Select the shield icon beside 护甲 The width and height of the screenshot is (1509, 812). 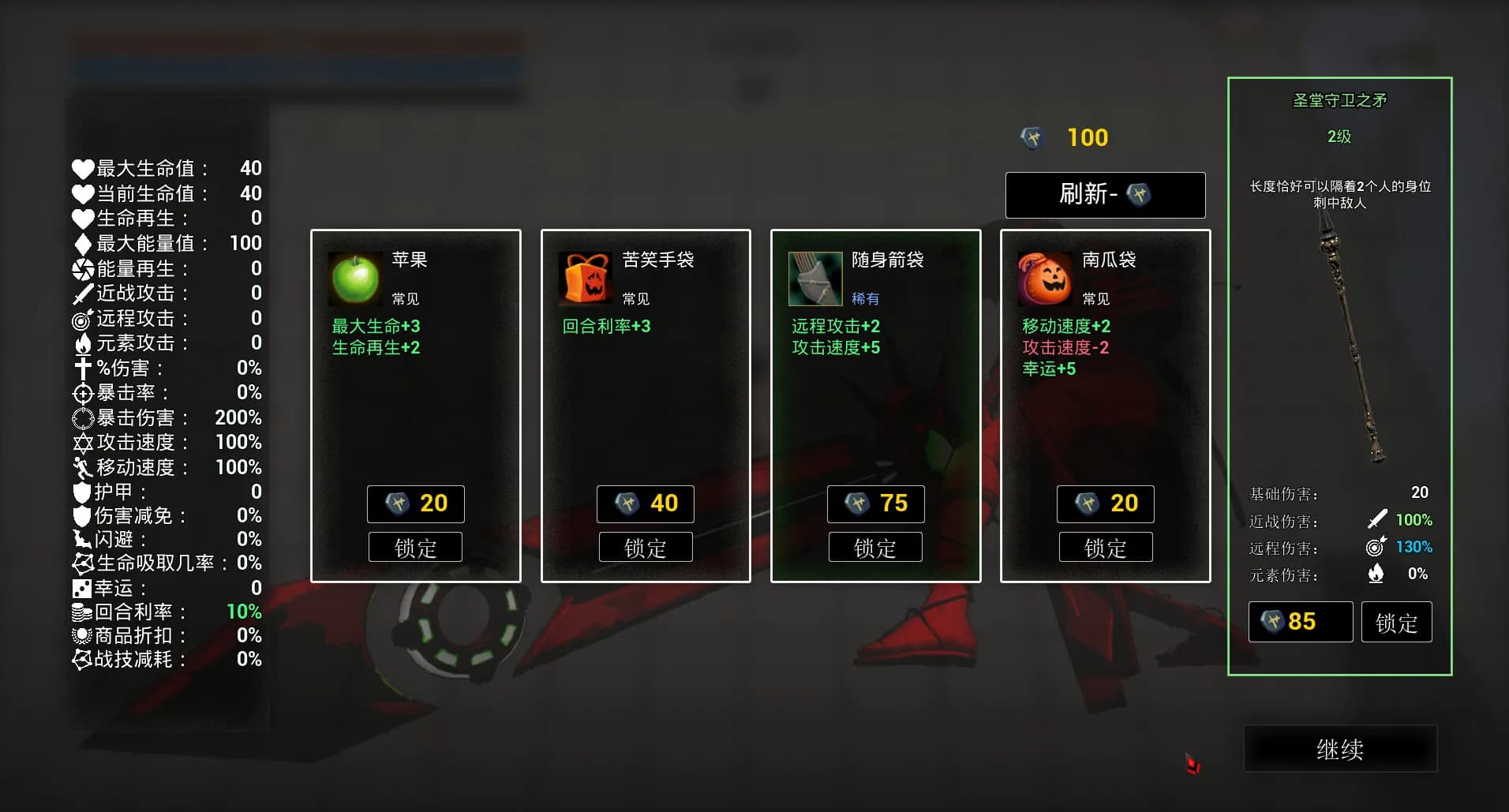click(83, 491)
